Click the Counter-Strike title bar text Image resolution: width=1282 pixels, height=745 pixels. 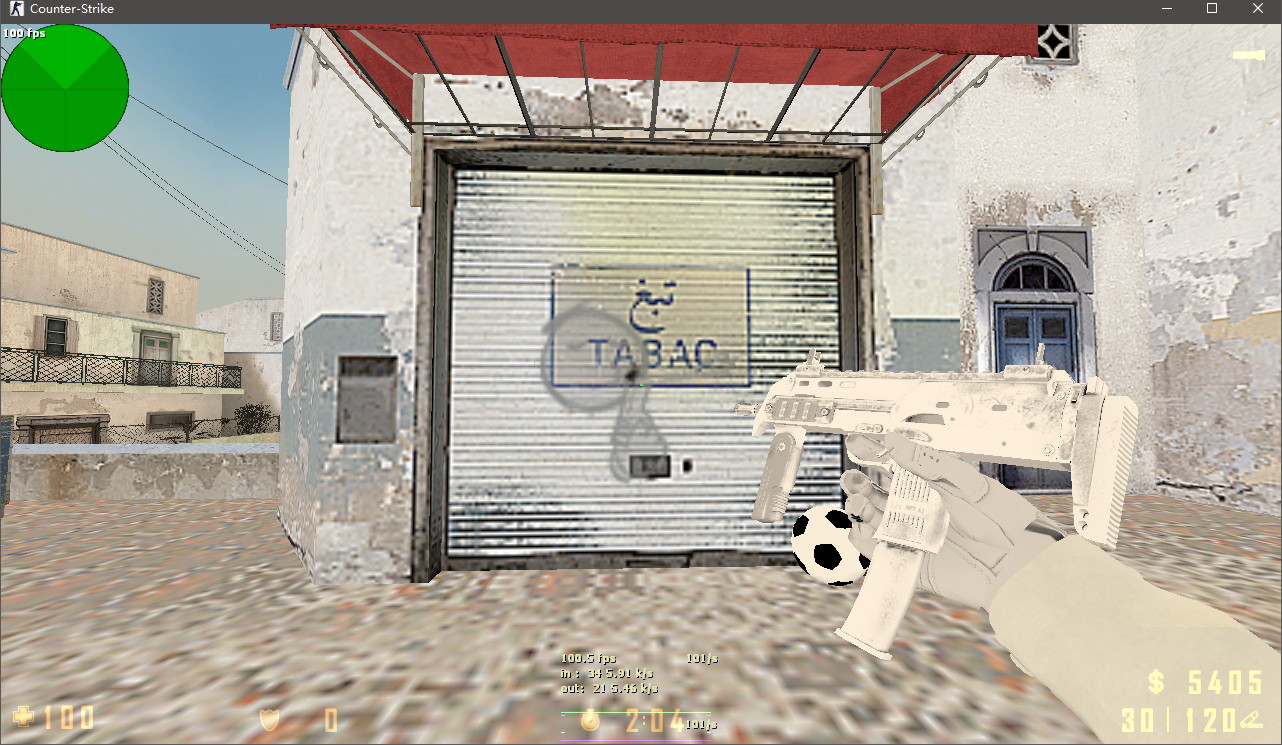point(75,9)
